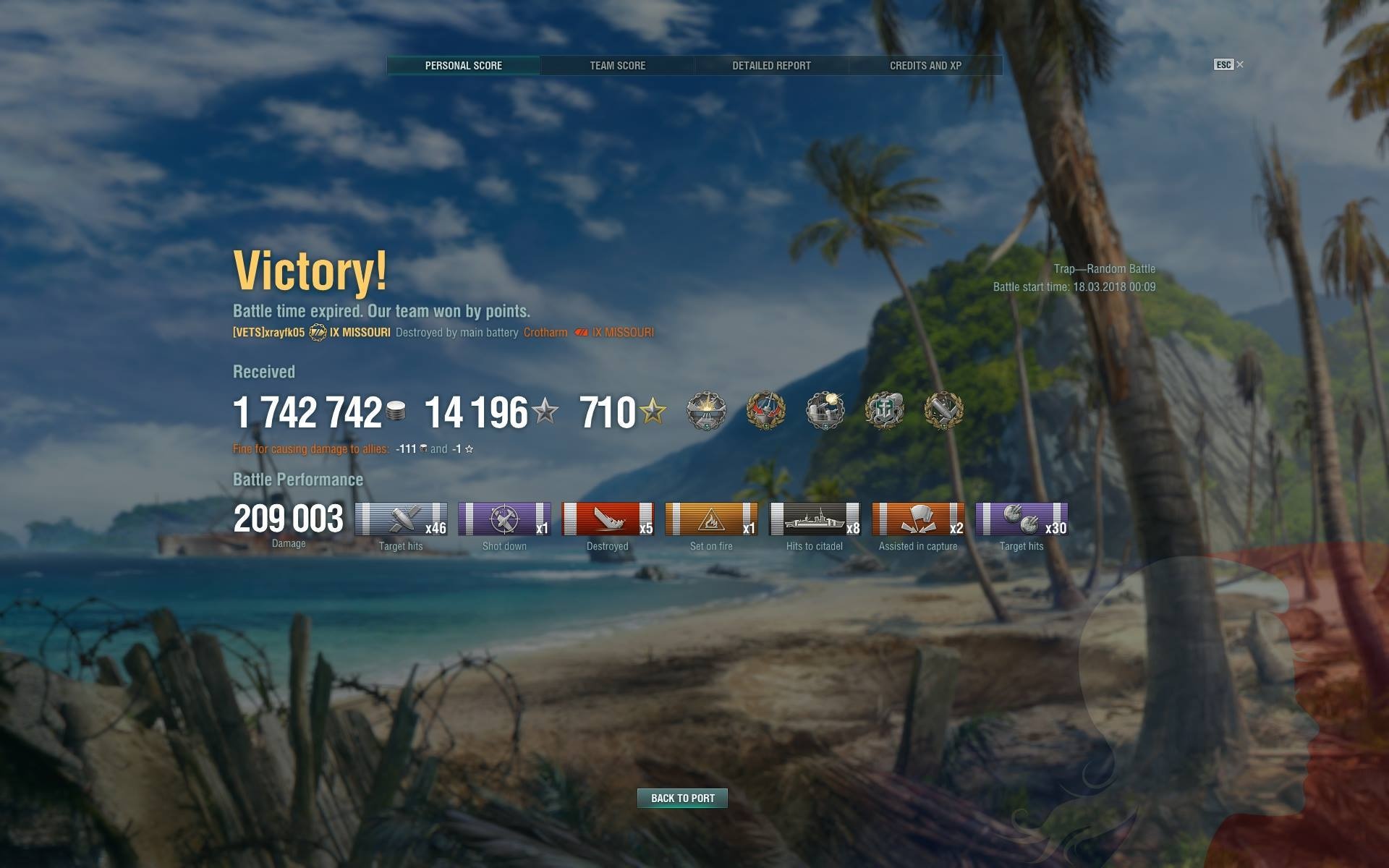View the Set on fire ribbon
1389x868 pixels.
[711, 519]
